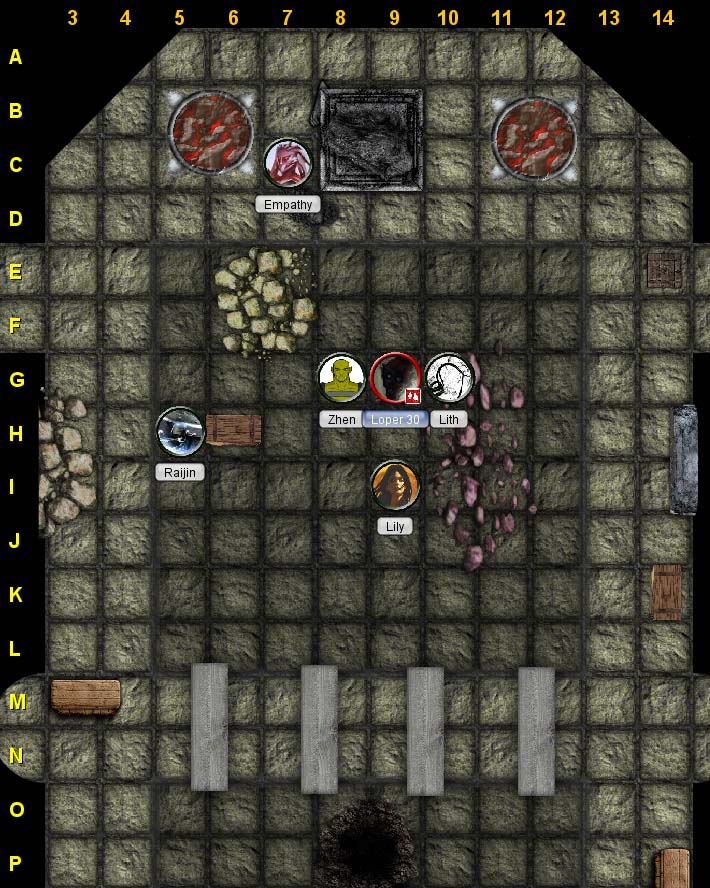Select the Loper 30 enemy token
Screen dimensions: 710x888
click(x=394, y=379)
